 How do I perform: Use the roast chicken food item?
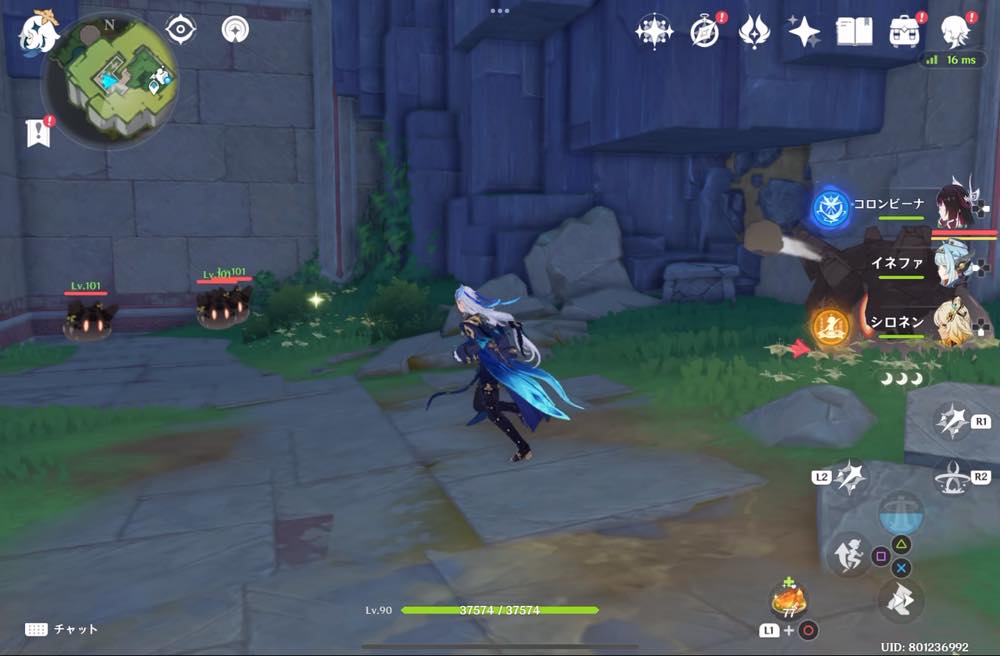789,599
